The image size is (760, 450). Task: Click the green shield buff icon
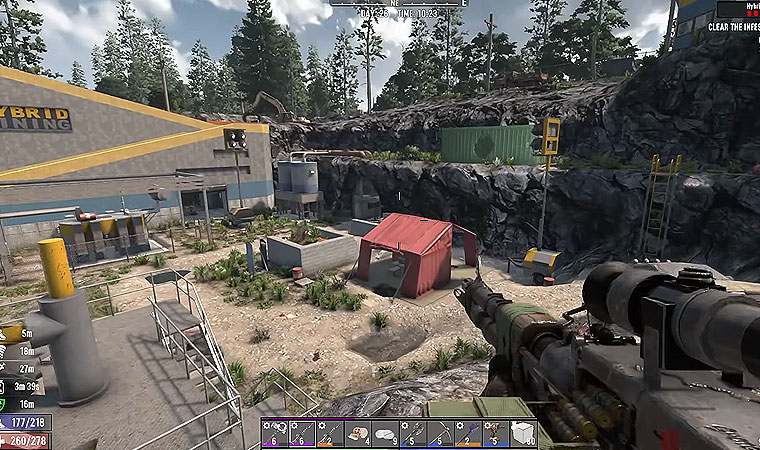(x=5, y=403)
